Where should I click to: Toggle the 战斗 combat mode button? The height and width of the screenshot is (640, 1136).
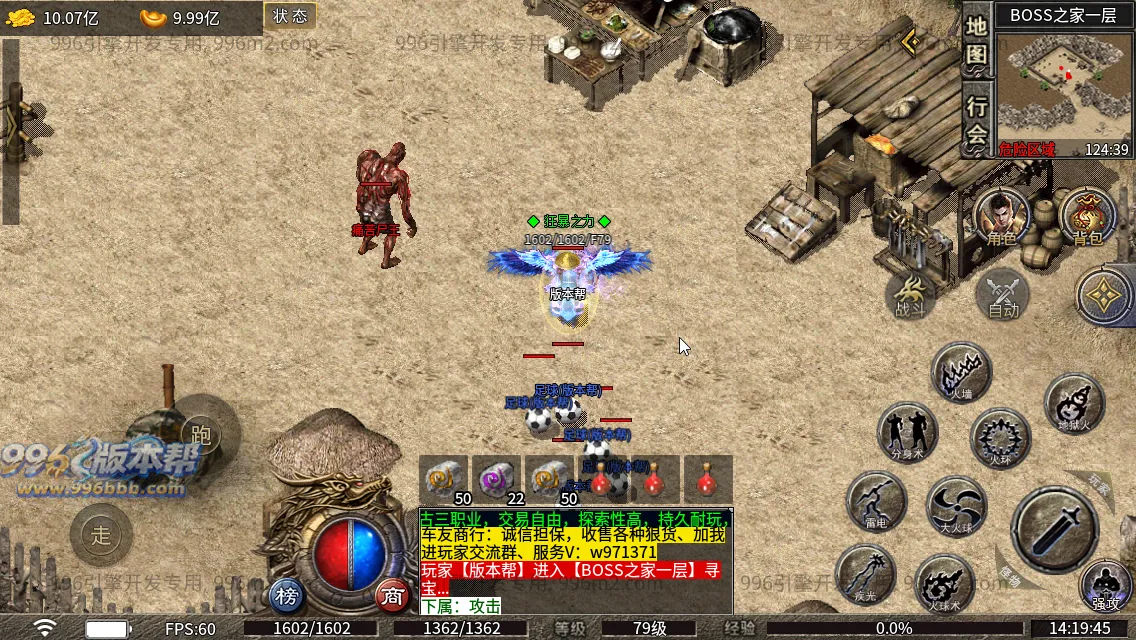click(x=911, y=295)
